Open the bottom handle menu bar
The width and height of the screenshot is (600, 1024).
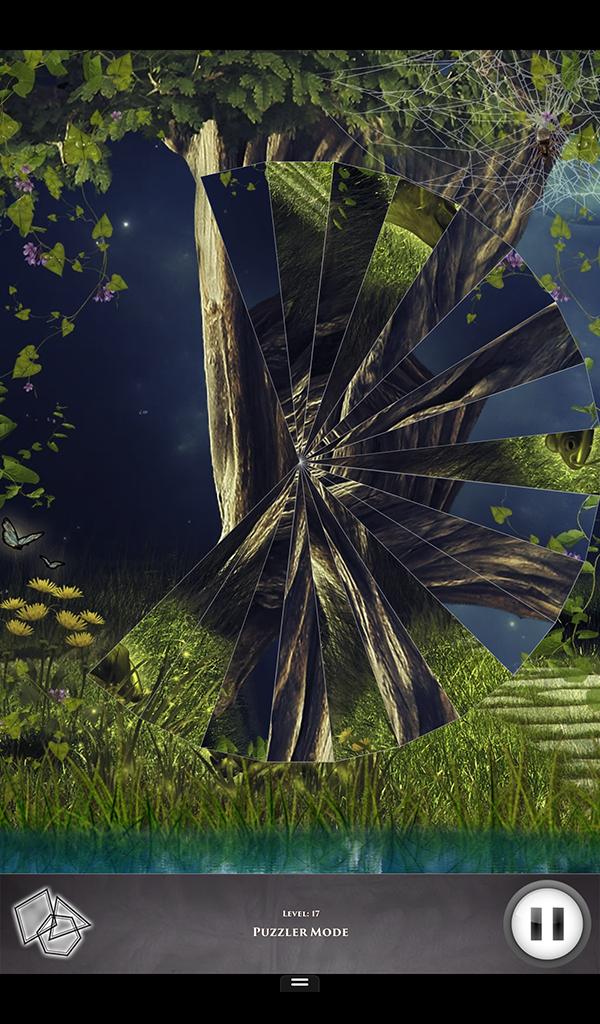pyautogui.click(x=299, y=983)
